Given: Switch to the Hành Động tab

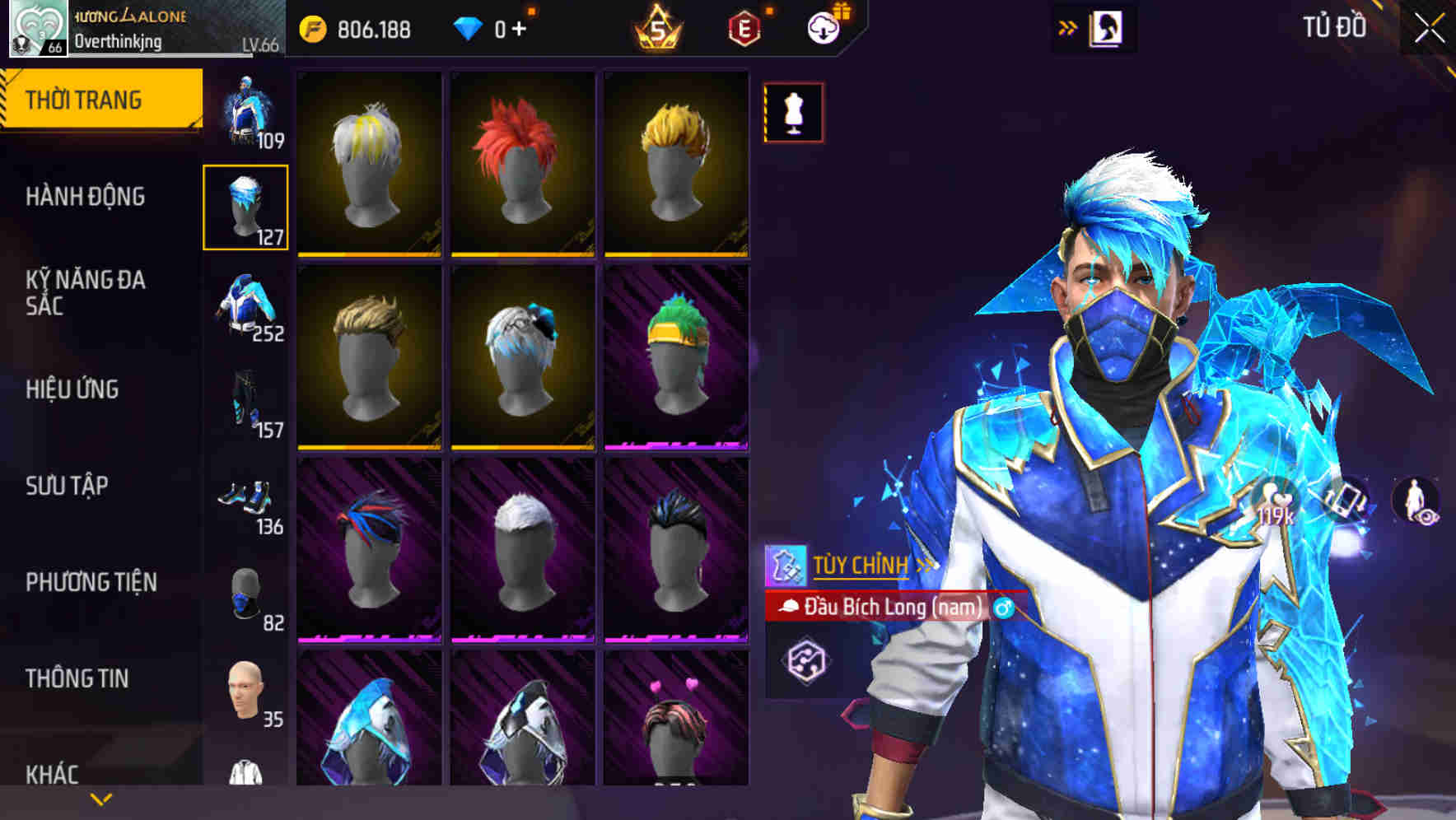Looking at the screenshot, I should 85,198.
